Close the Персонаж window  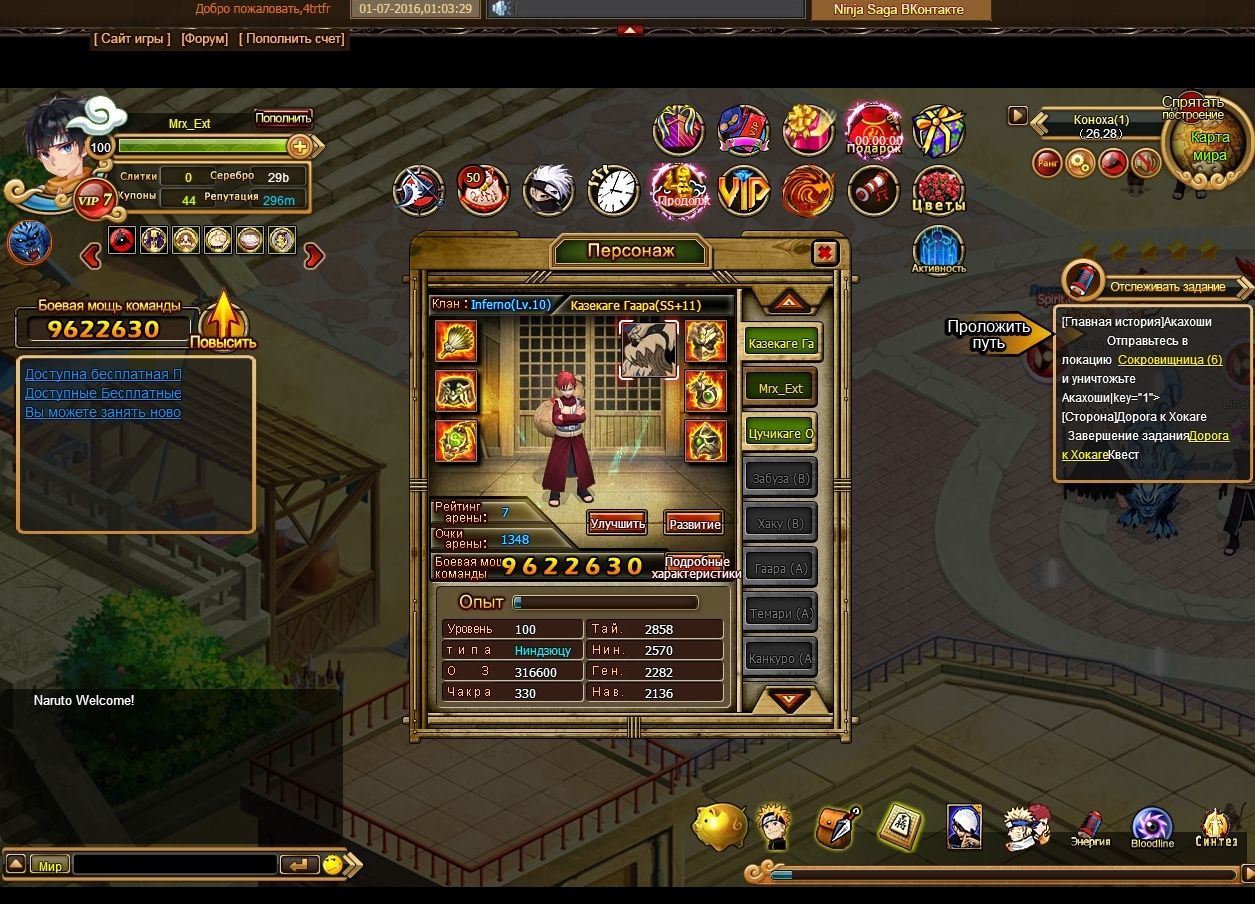pyautogui.click(x=825, y=252)
